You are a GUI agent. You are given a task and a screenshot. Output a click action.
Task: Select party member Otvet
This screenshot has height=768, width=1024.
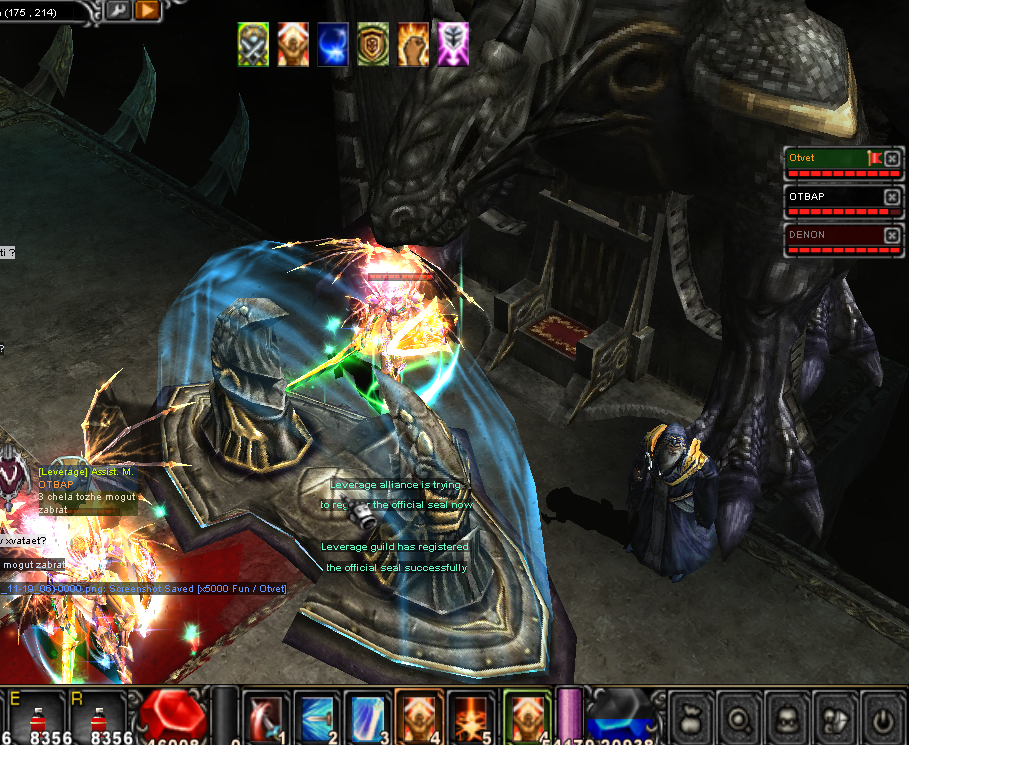(x=829, y=159)
